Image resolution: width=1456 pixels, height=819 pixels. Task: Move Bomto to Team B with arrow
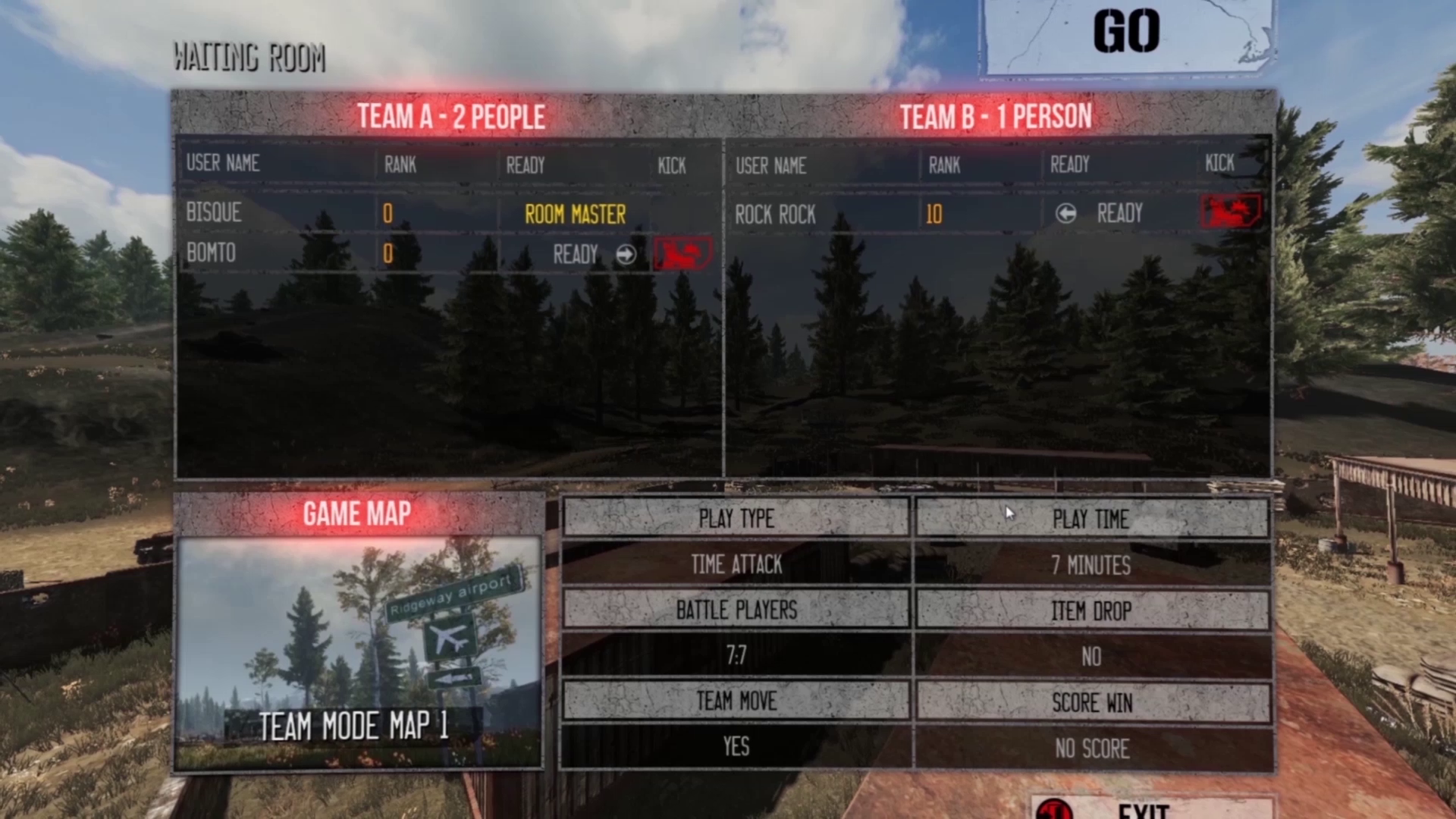point(626,255)
